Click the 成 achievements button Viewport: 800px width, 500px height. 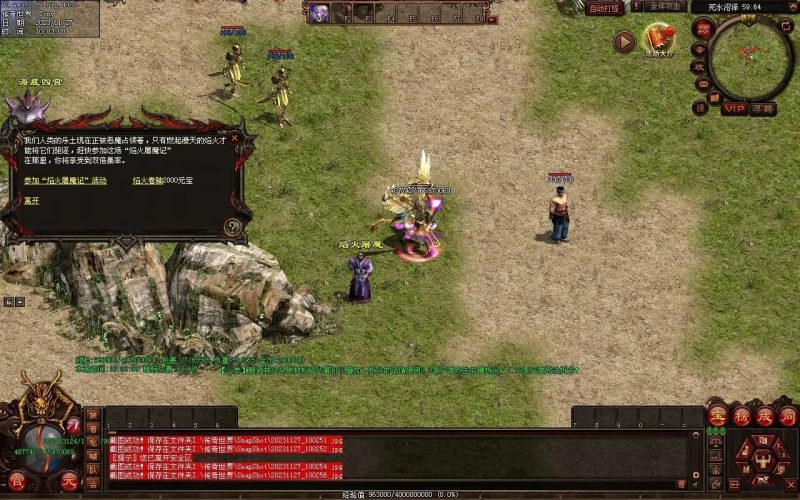pos(765,416)
